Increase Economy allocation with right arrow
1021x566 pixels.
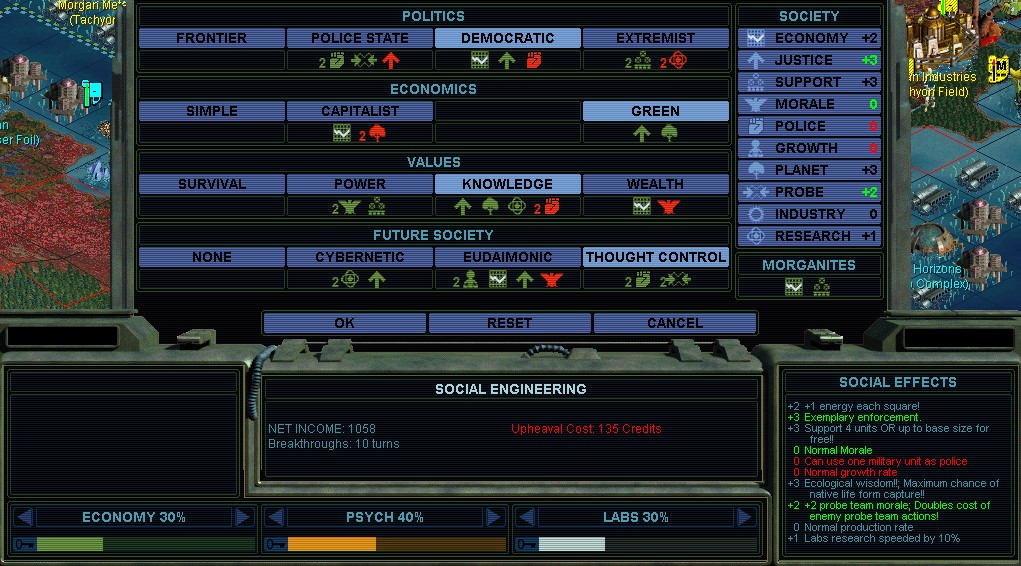[x=242, y=517]
